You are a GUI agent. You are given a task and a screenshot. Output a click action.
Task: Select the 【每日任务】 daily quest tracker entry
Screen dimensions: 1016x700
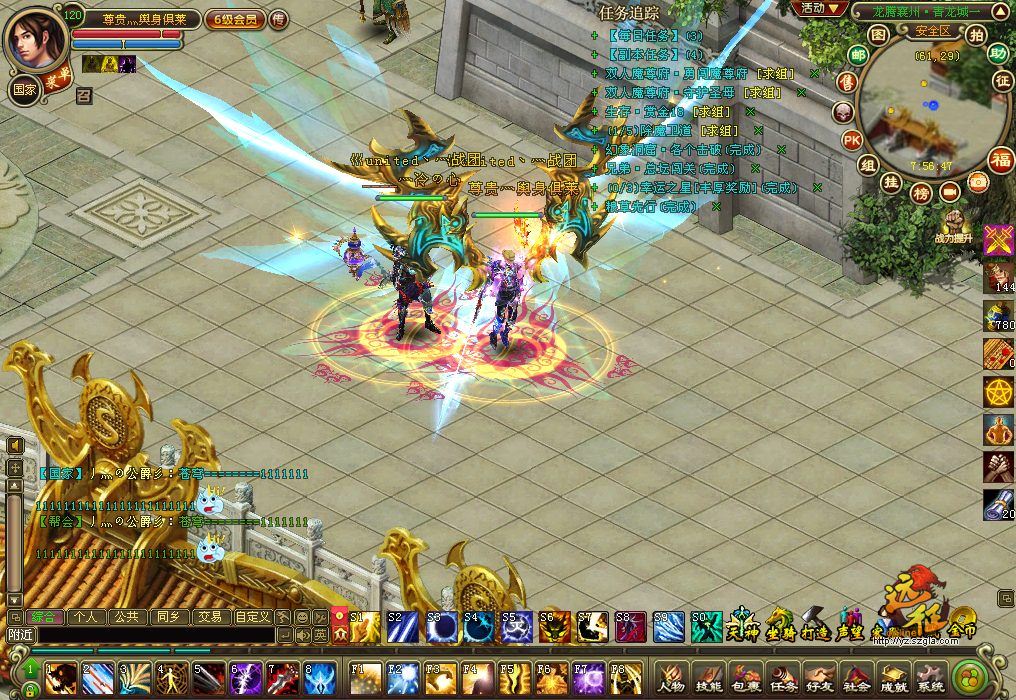[x=655, y=36]
